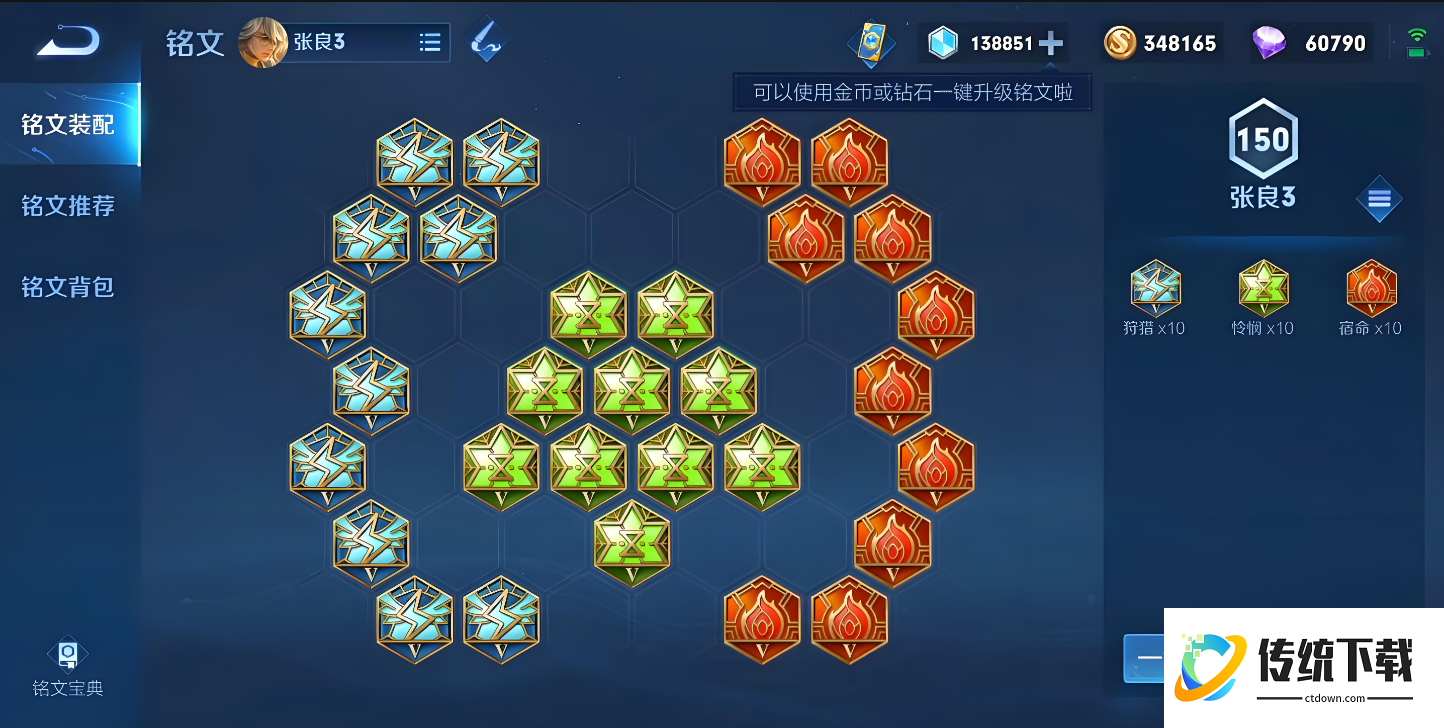
Task: Click the 铭文装配 sidebar button
Action: click(66, 124)
